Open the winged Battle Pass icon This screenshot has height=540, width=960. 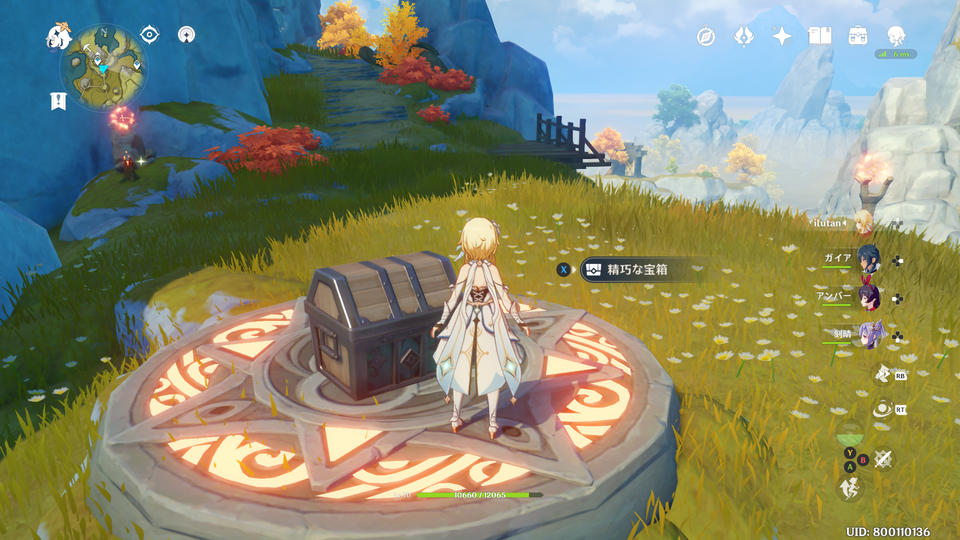[x=744, y=37]
